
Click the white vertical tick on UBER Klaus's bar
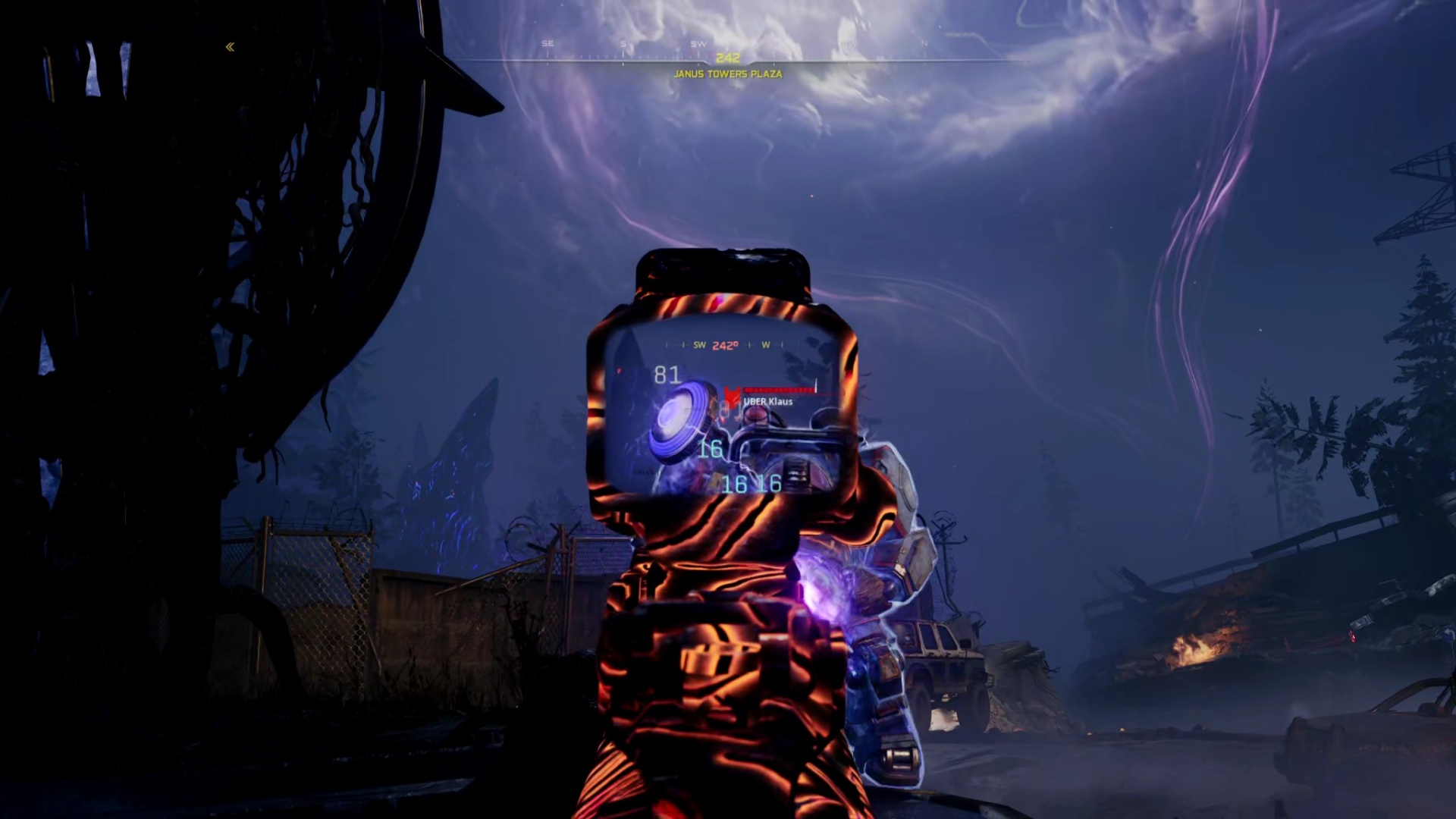[816, 387]
